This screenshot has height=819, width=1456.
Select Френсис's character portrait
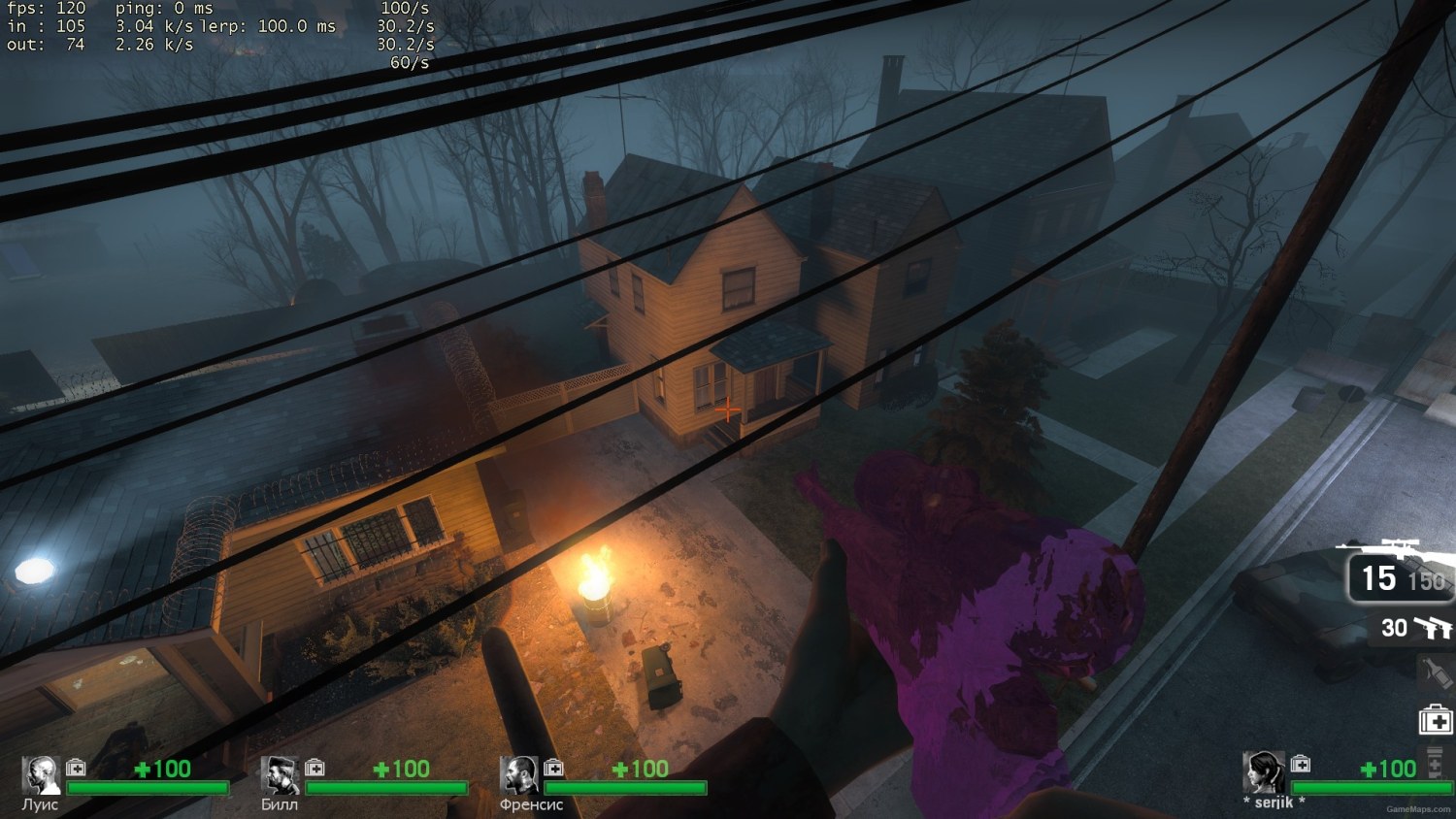pos(521,772)
